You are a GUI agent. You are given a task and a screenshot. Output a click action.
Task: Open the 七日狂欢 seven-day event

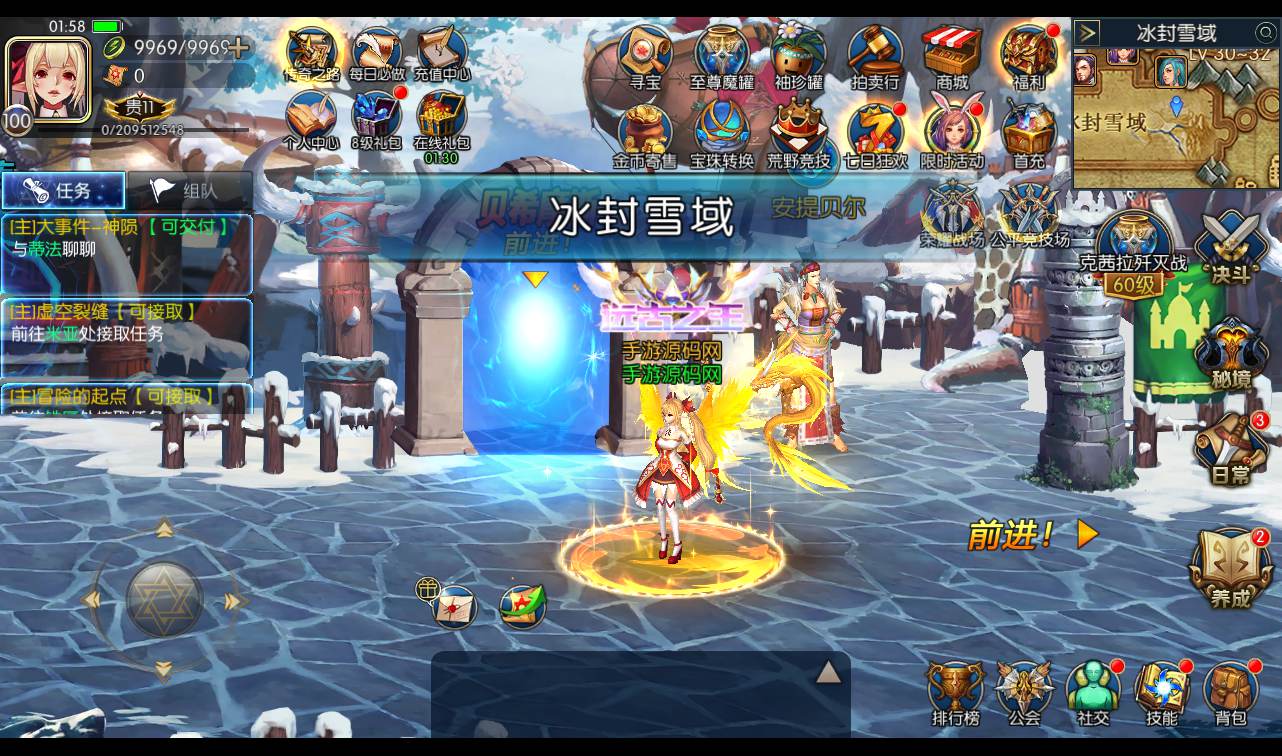(x=875, y=133)
